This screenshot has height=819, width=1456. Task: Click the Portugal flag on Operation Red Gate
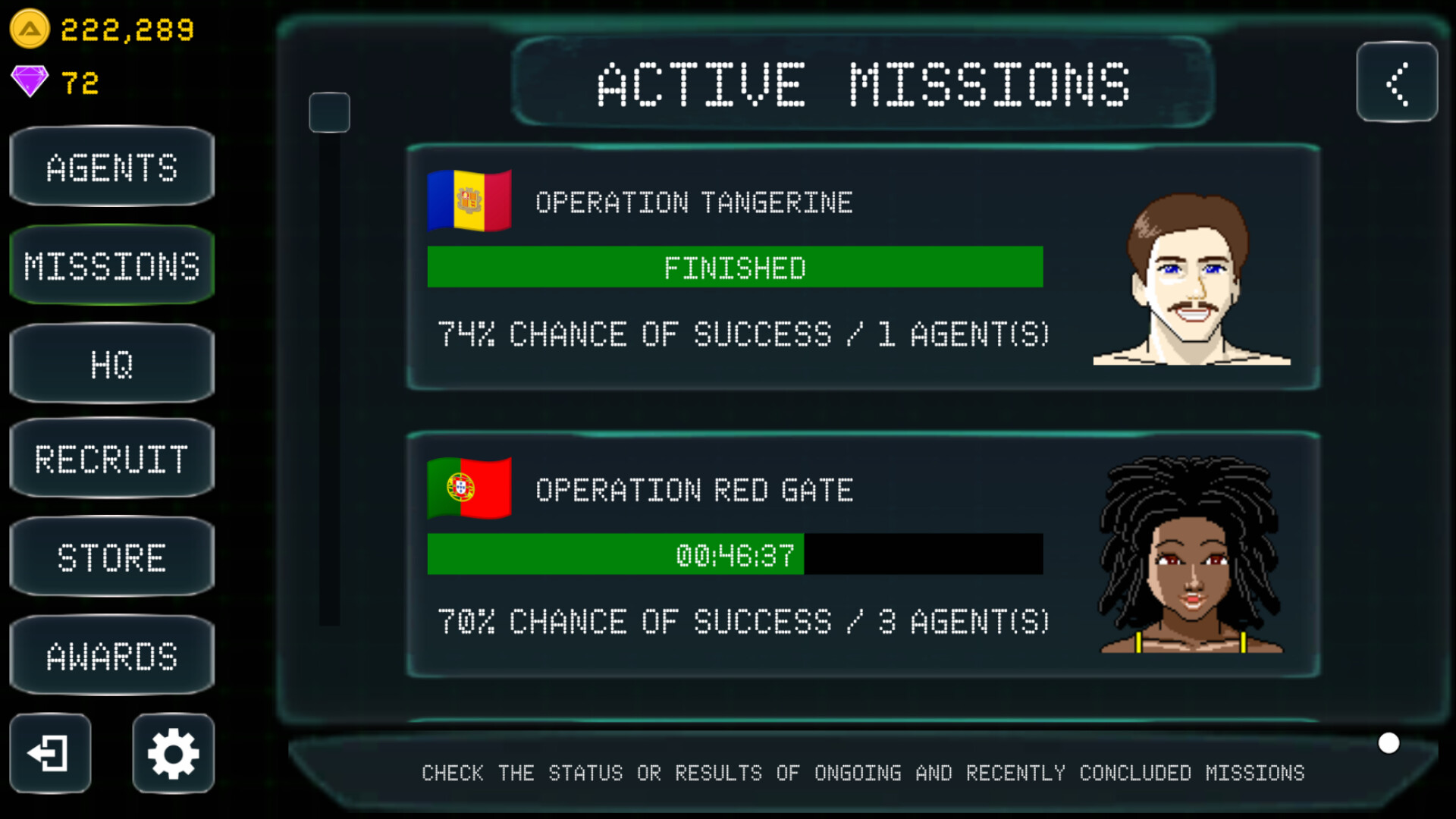tap(470, 488)
